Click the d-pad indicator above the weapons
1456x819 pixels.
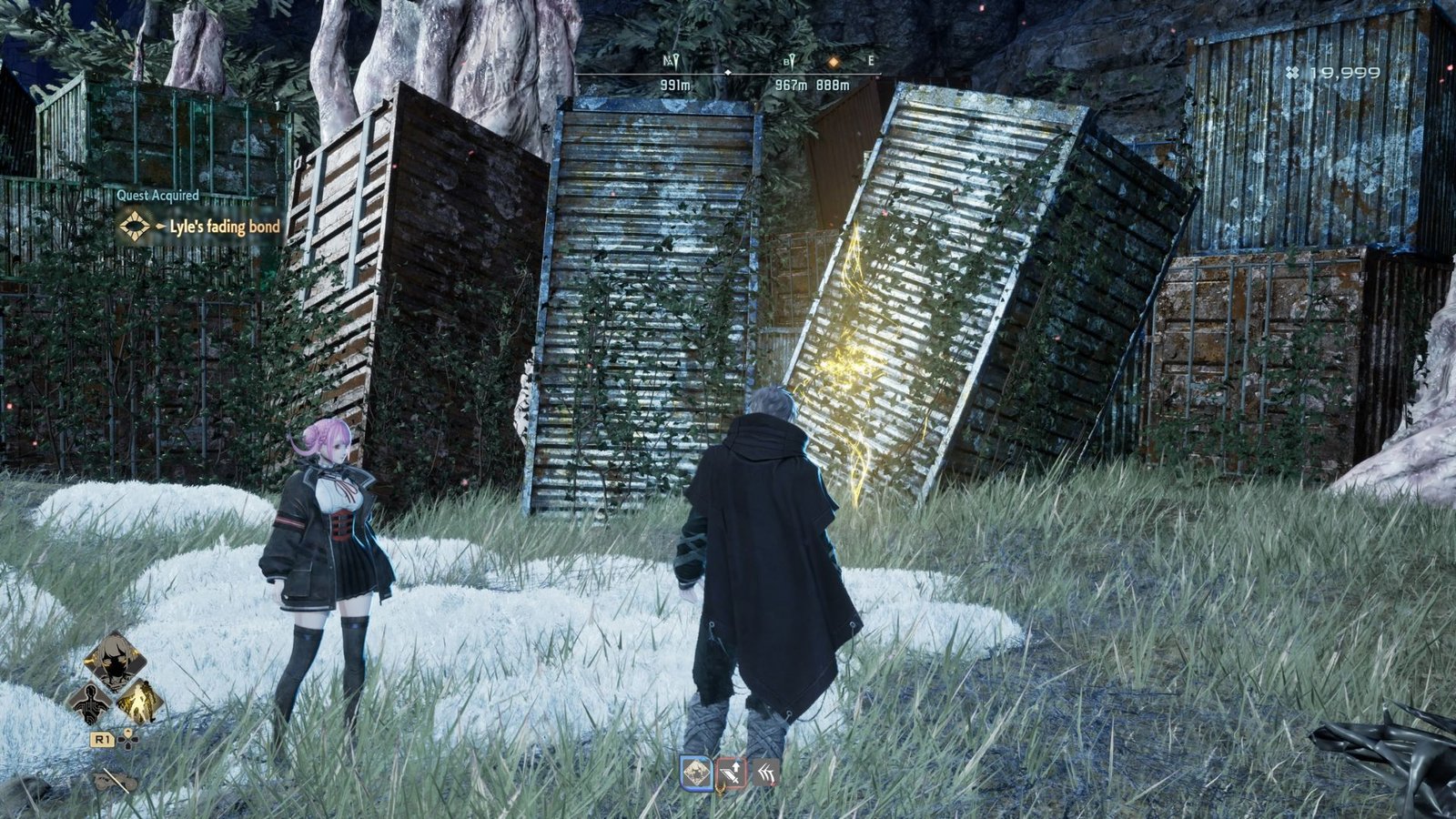click(128, 740)
